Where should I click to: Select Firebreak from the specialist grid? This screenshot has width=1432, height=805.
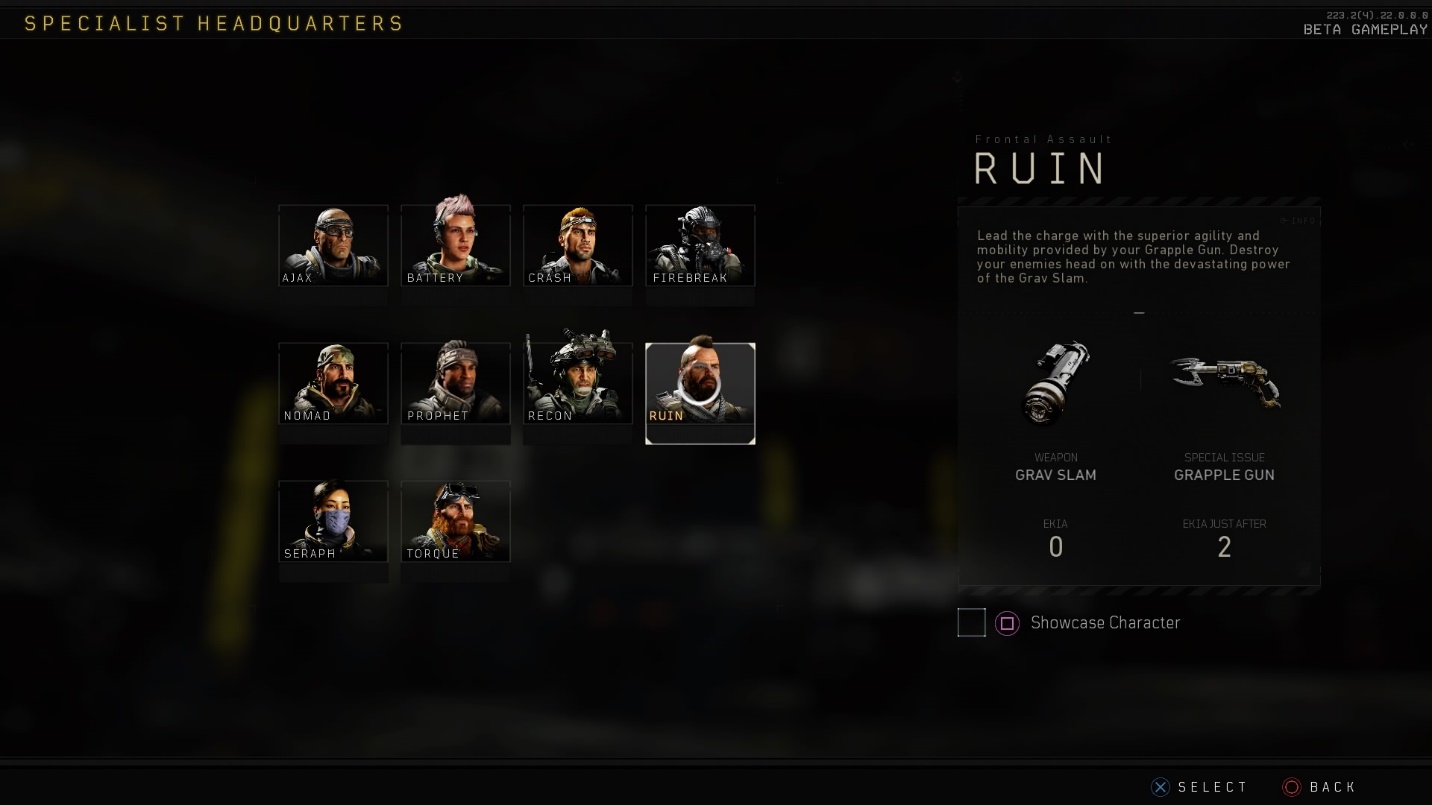point(700,246)
